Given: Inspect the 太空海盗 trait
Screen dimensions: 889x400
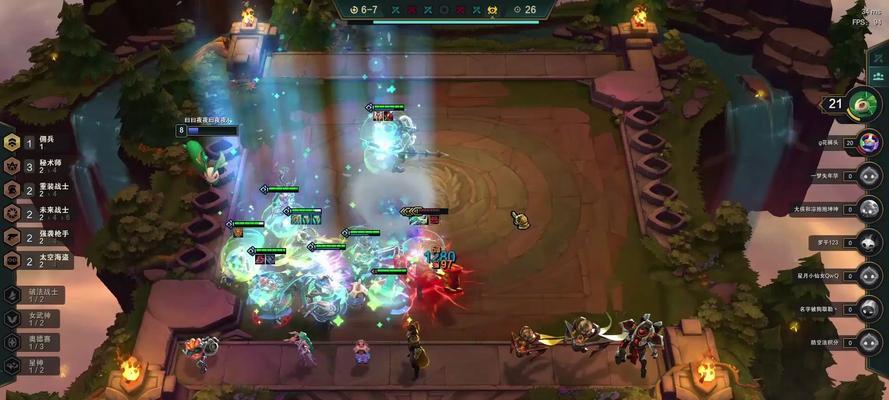Looking at the screenshot, I should click(x=30, y=261).
